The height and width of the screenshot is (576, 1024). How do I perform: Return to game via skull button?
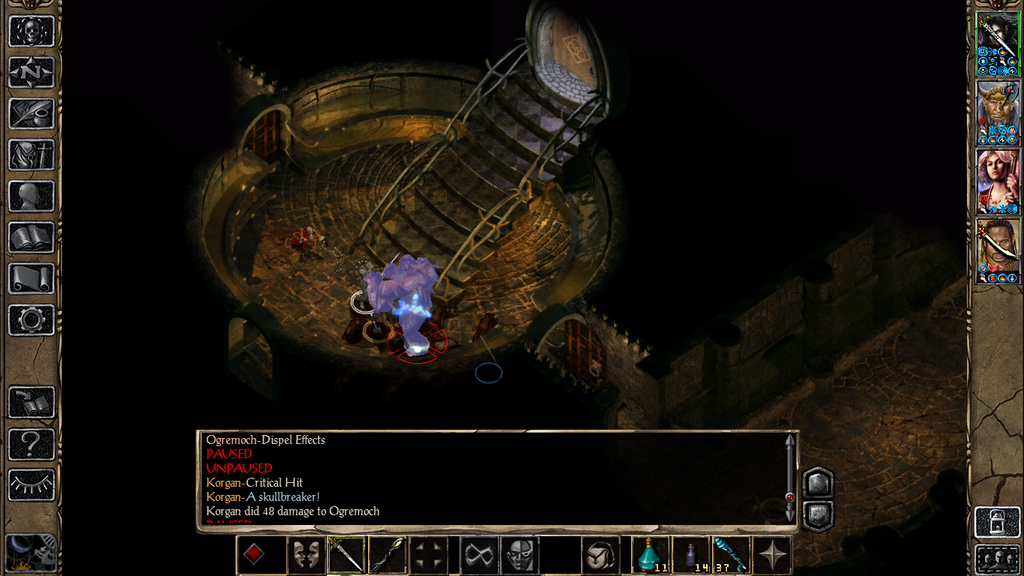click(x=31, y=31)
